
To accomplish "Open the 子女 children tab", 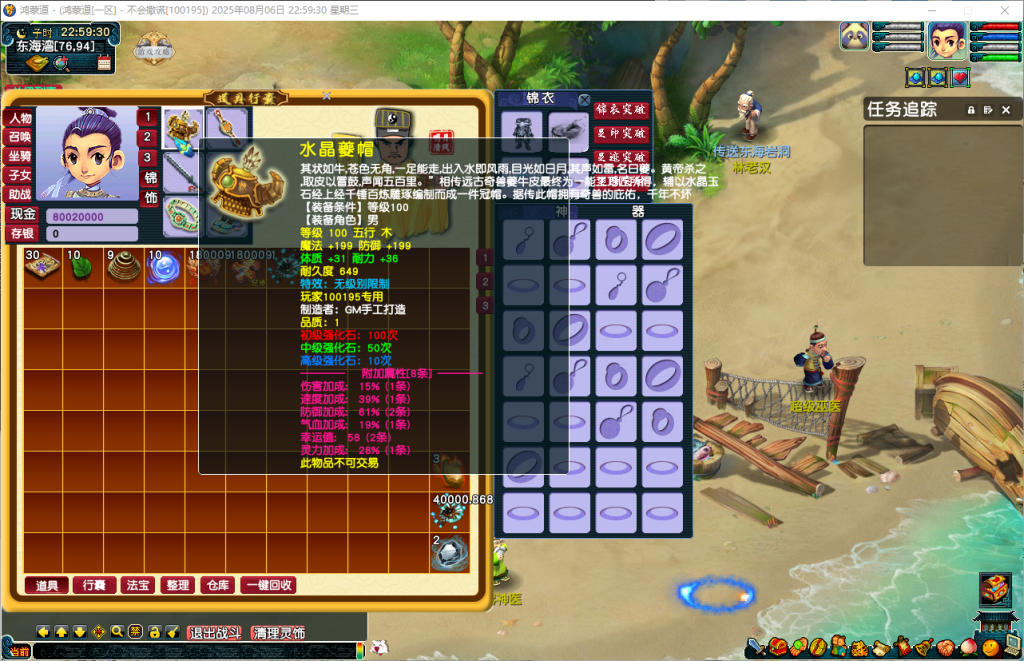I will click(20, 175).
